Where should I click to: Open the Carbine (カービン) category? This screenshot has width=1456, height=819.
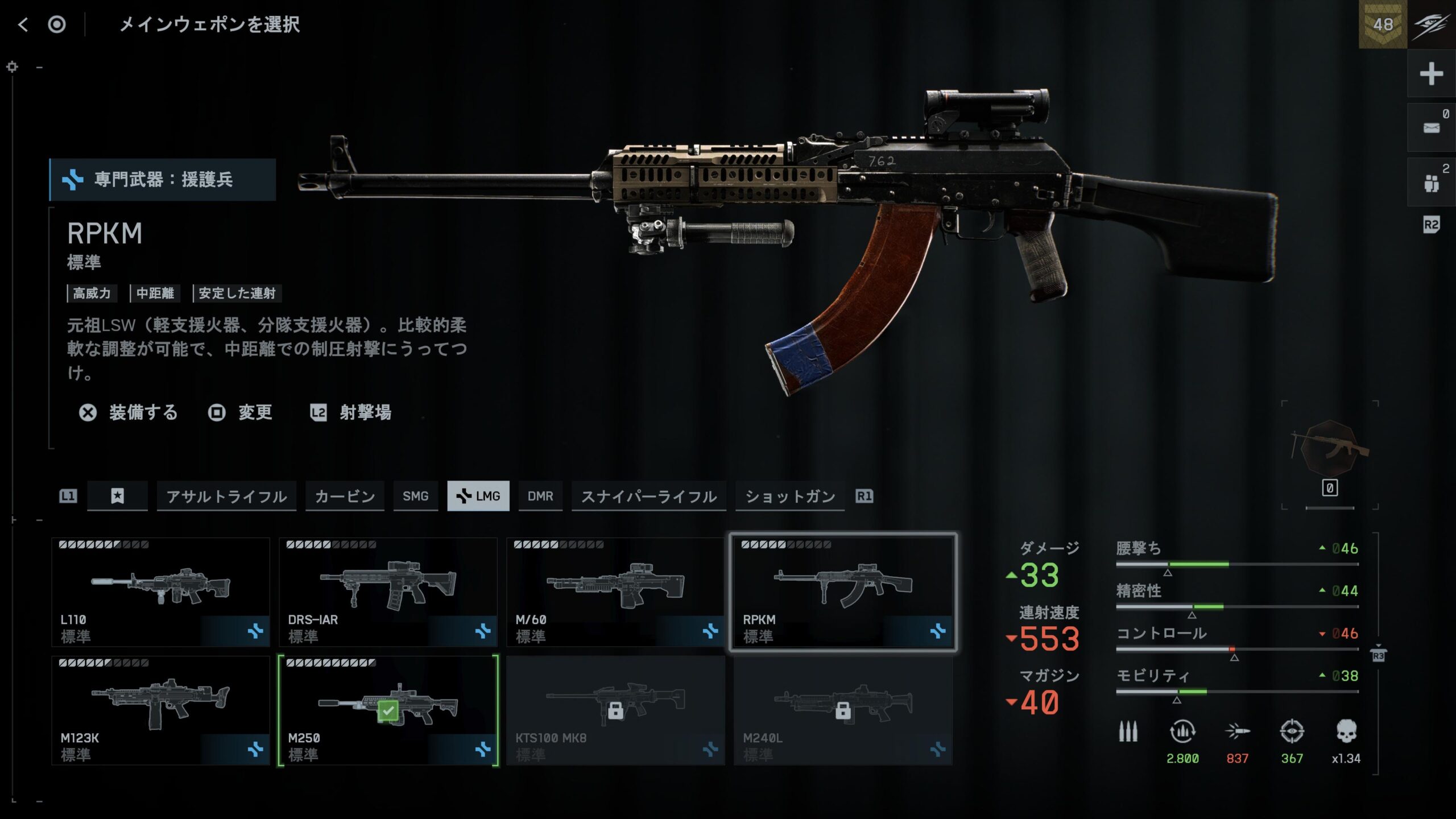[345, 496]
